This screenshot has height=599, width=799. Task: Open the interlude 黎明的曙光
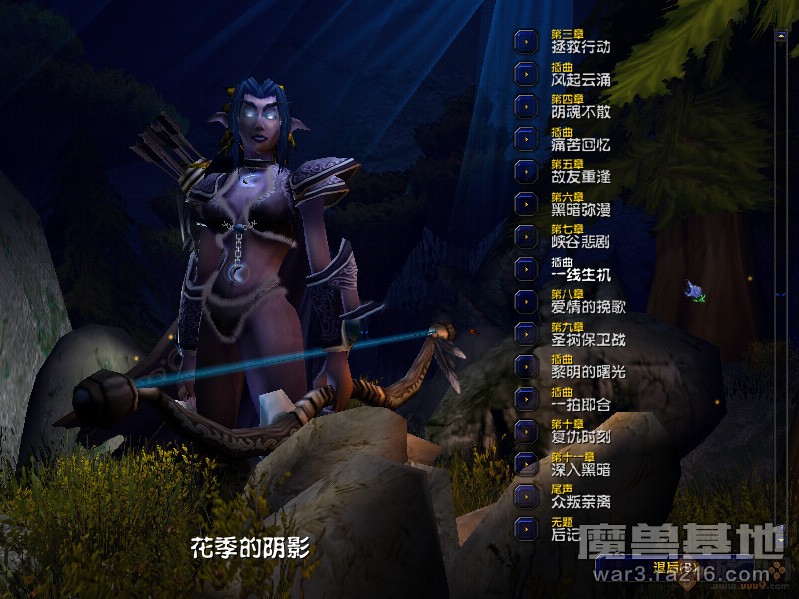point(526,365)
